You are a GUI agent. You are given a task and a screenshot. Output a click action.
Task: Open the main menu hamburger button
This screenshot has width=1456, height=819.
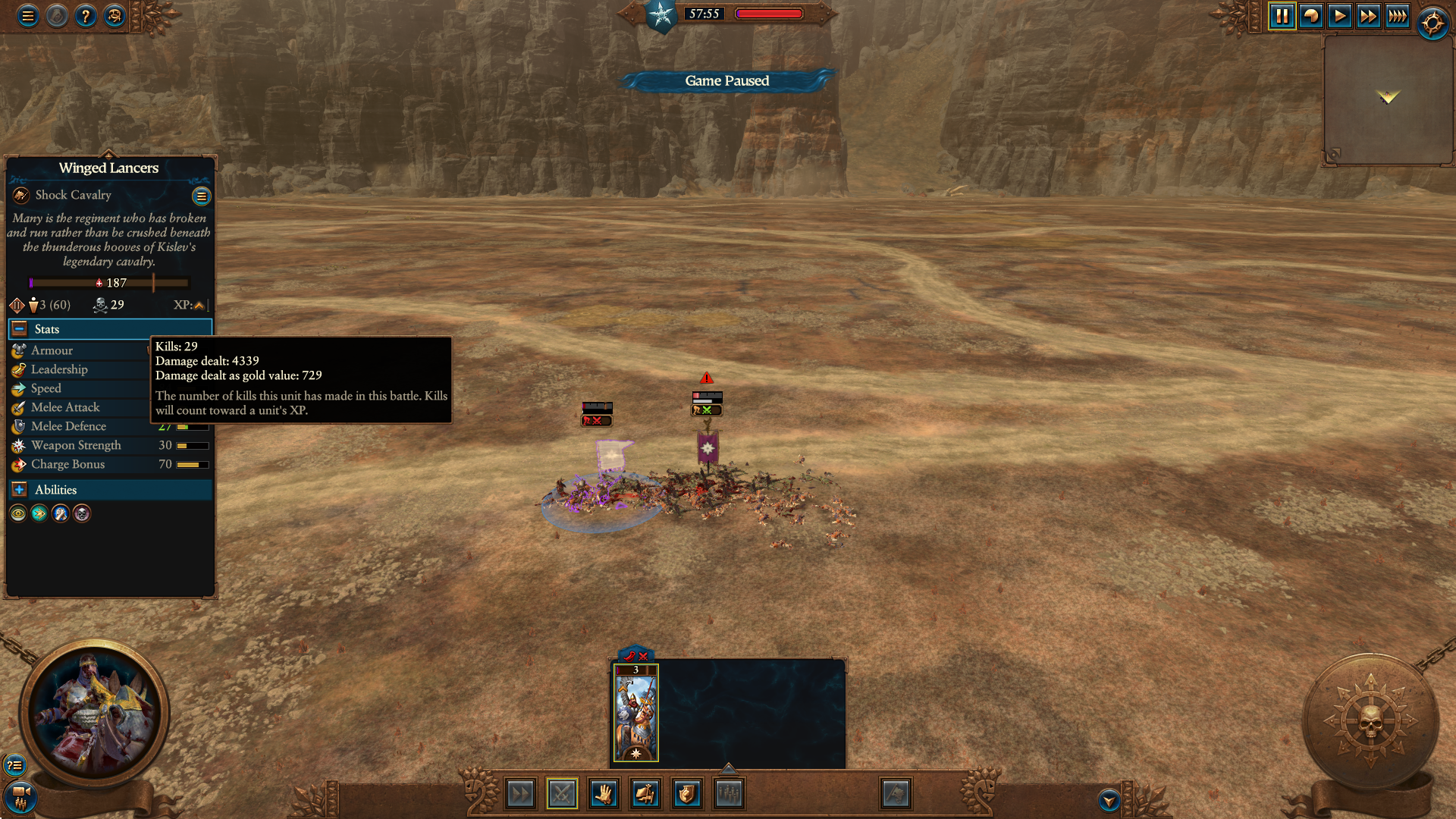point(28,16)
